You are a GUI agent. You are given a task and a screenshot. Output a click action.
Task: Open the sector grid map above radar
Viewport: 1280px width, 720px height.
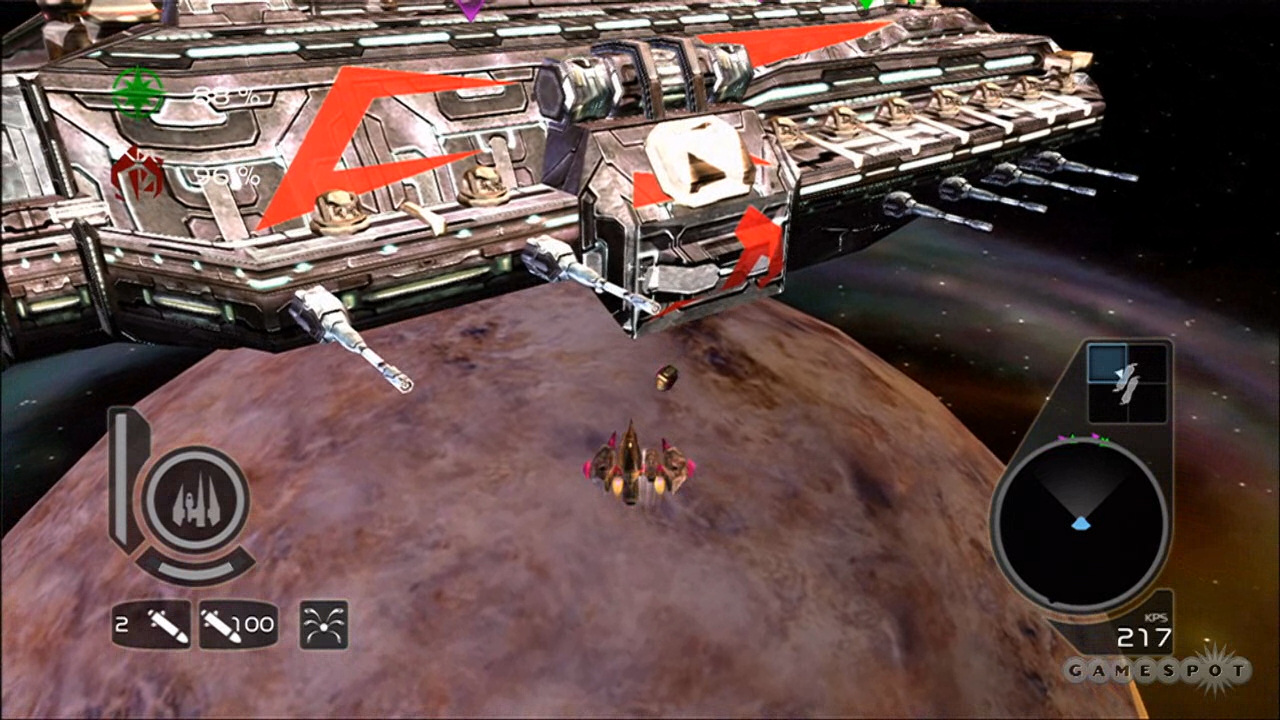[x=1127, y=382]
